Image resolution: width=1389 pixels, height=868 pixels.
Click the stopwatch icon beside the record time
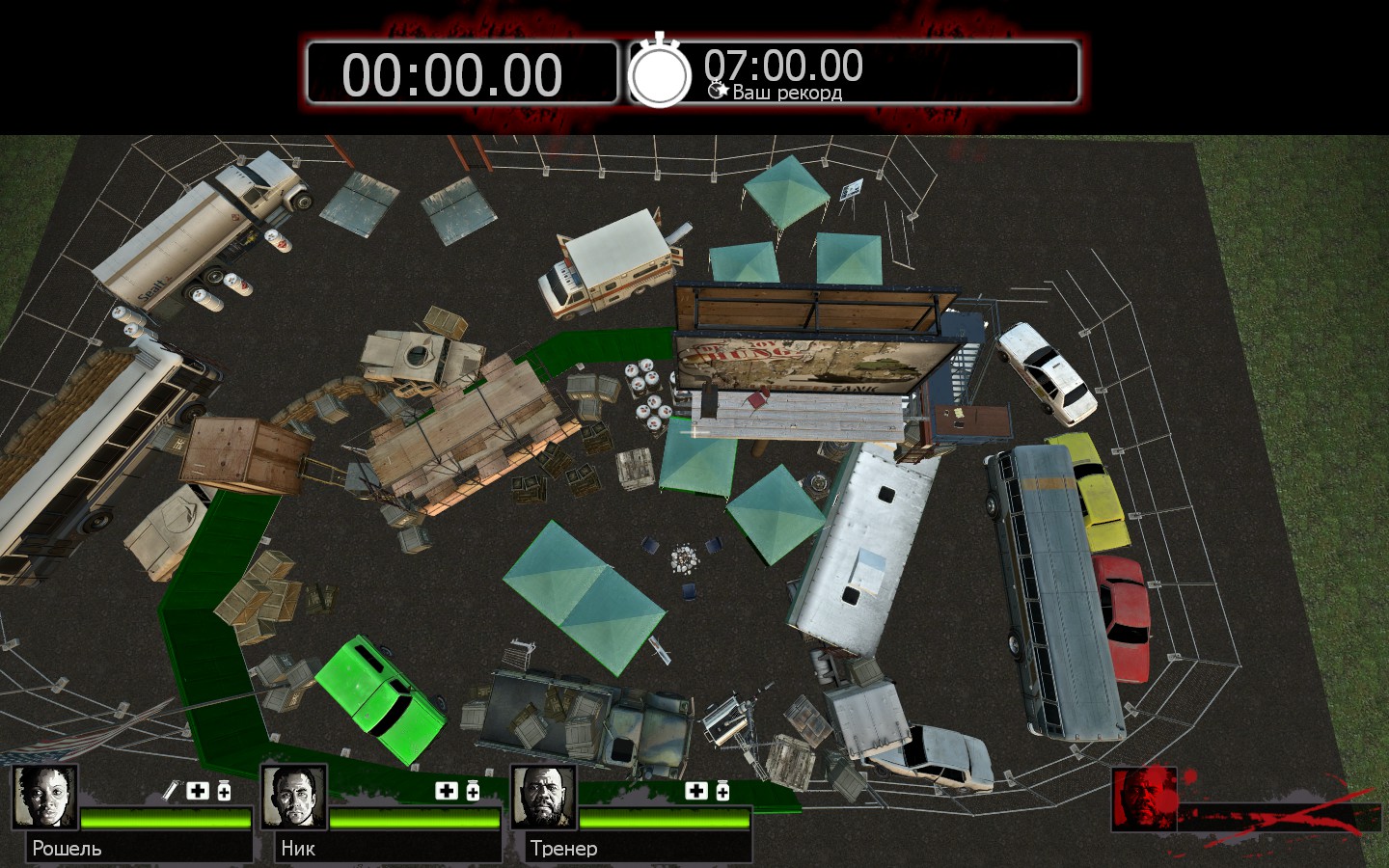point(660,72)
